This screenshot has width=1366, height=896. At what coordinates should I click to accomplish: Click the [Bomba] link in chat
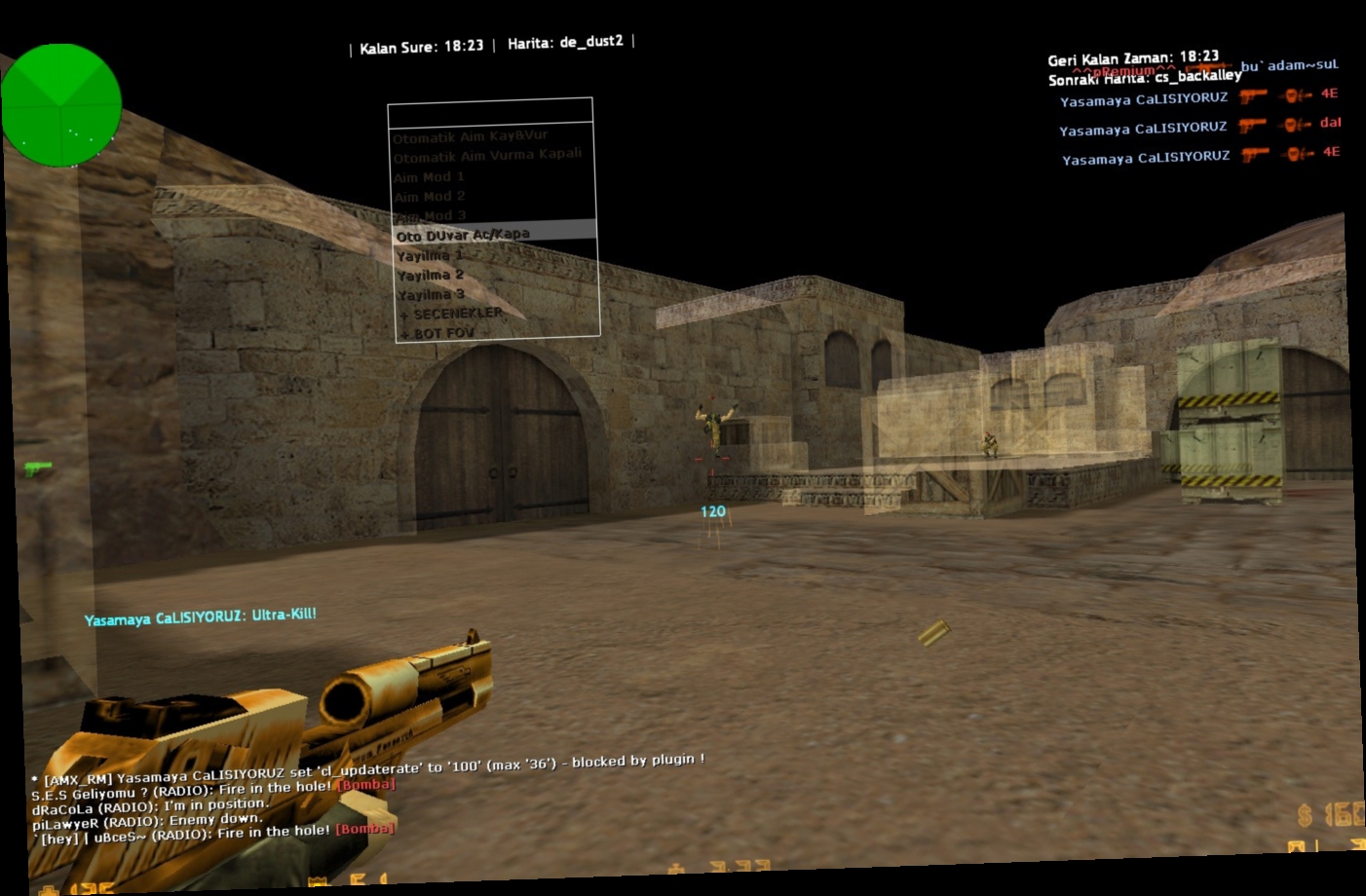click(364, 784)
